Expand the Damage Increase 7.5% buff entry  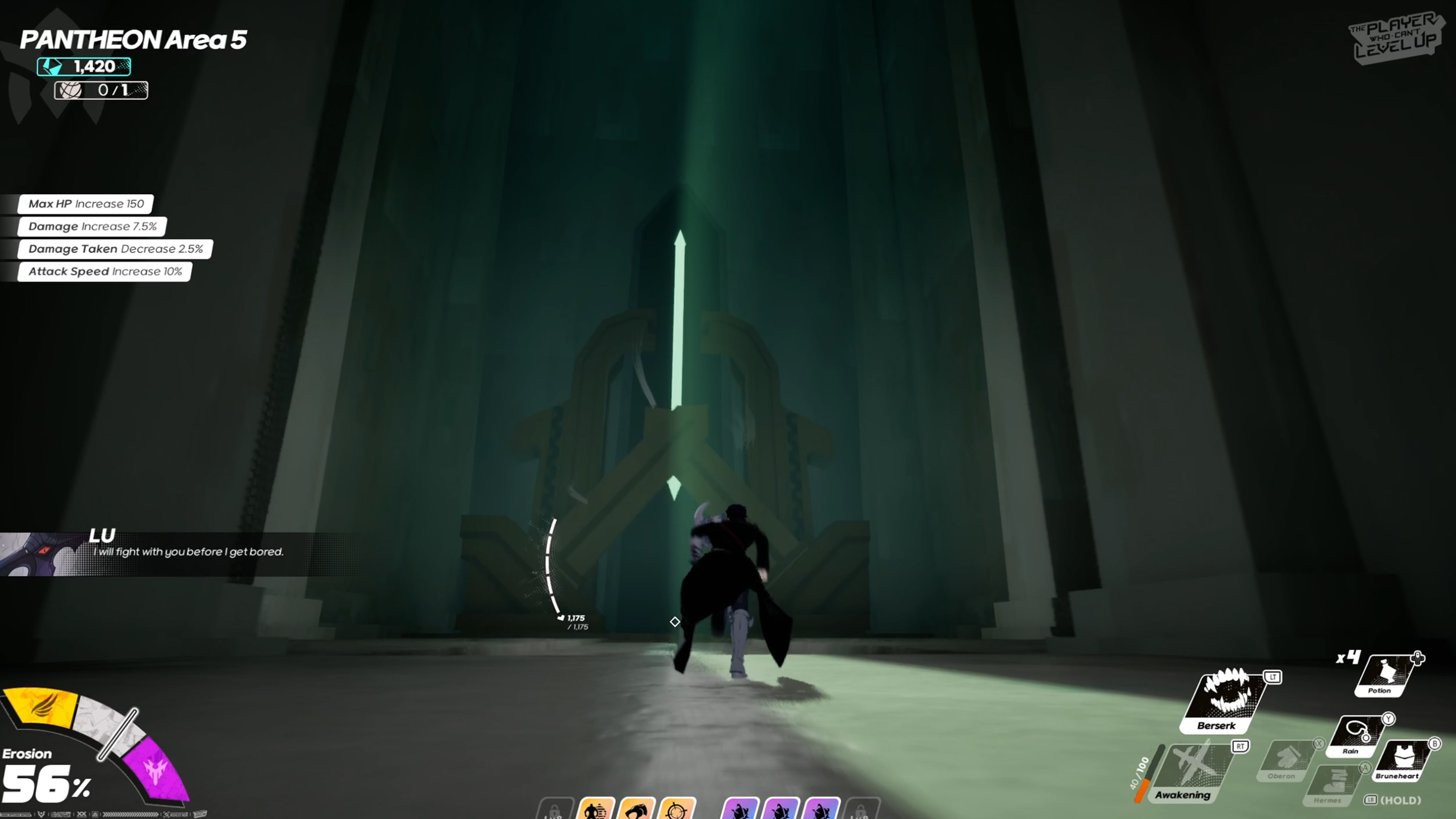click(x=92, y=226)
